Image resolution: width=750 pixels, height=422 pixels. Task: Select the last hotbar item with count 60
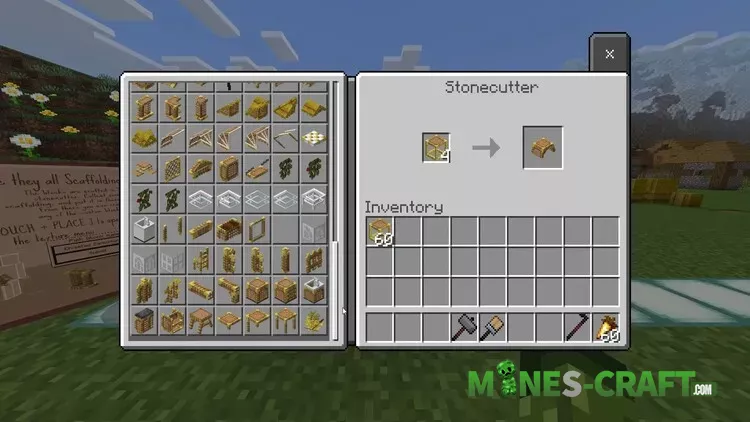[605, 326]
